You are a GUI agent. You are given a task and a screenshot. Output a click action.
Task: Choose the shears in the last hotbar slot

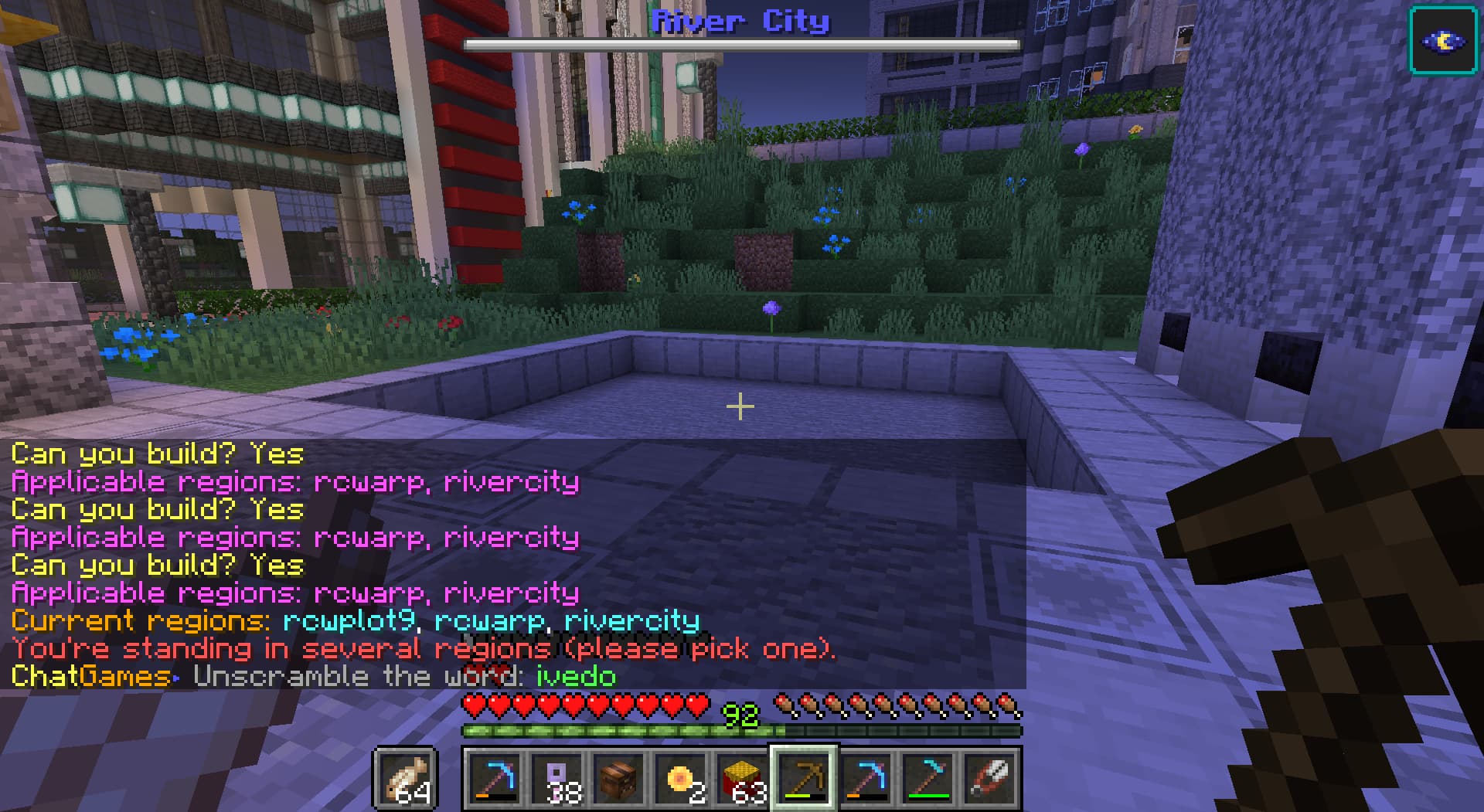(990, 778)
